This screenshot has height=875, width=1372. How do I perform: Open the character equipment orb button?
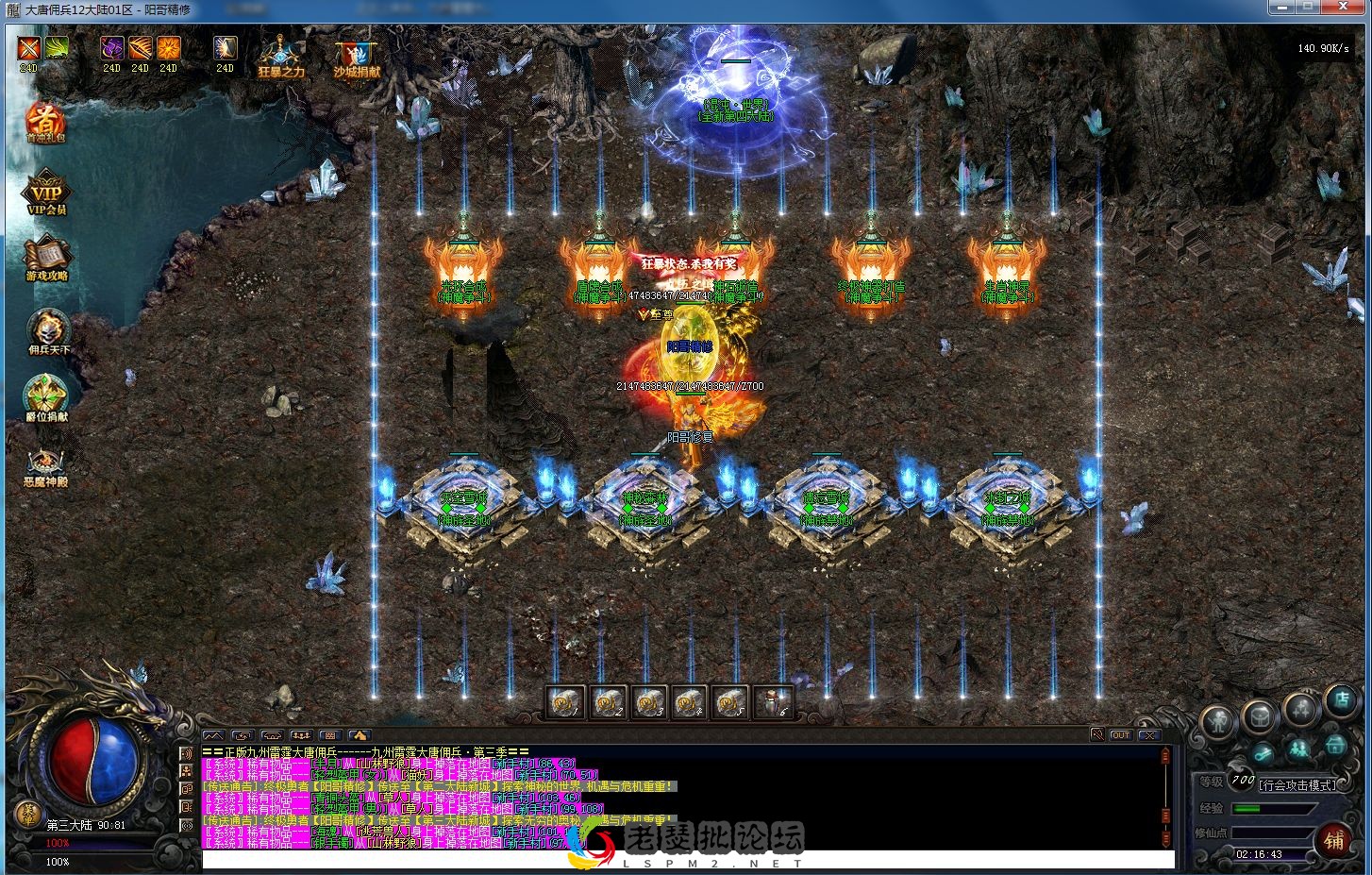1218,722
